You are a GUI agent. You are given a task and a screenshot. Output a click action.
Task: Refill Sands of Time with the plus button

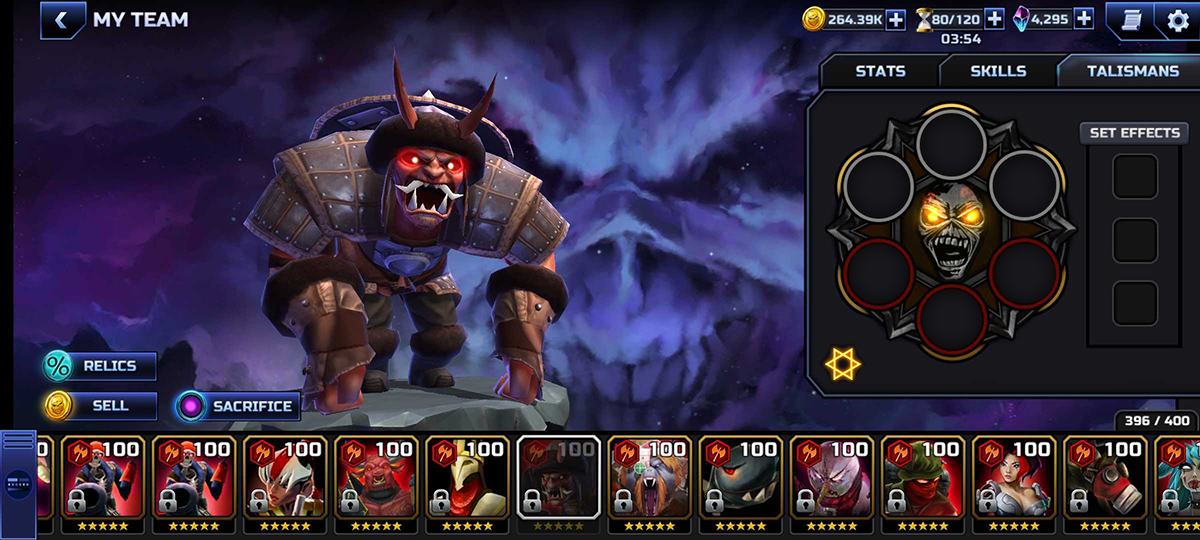994,19
